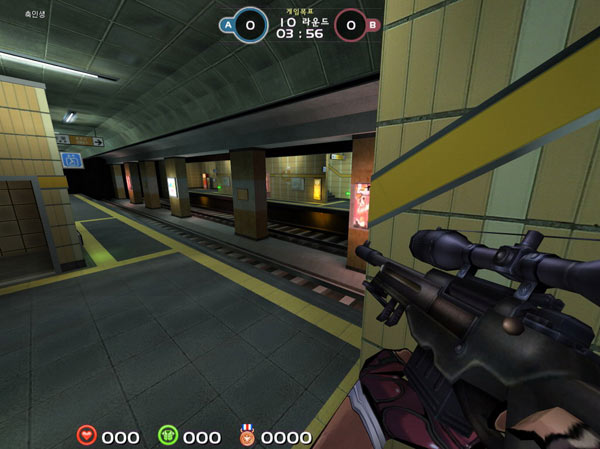The image size is (600, 449).
Task: Select the red team B badge
Action: pyautogui.click(x=373, y=24)
